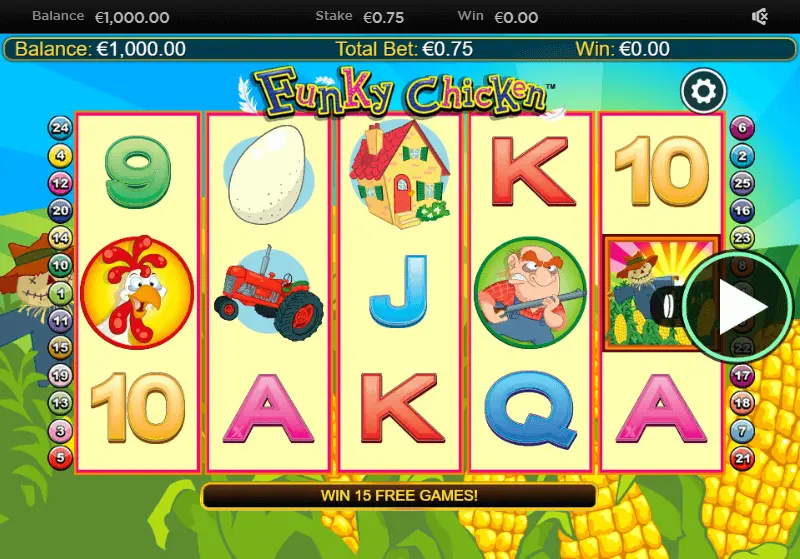Select payline marker number 5

pos(61,459)
